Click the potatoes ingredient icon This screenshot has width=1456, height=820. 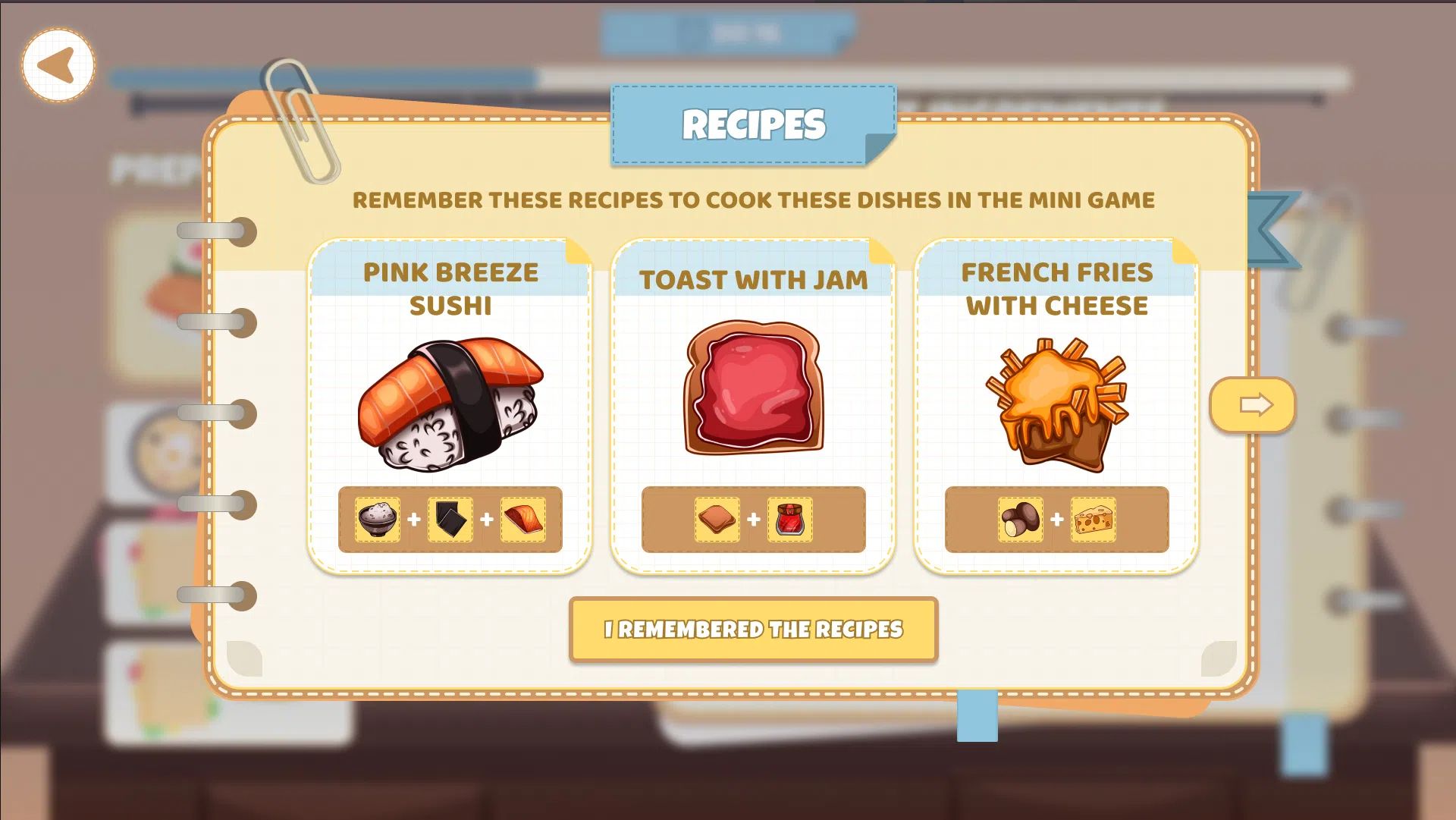pos(1021,520)
